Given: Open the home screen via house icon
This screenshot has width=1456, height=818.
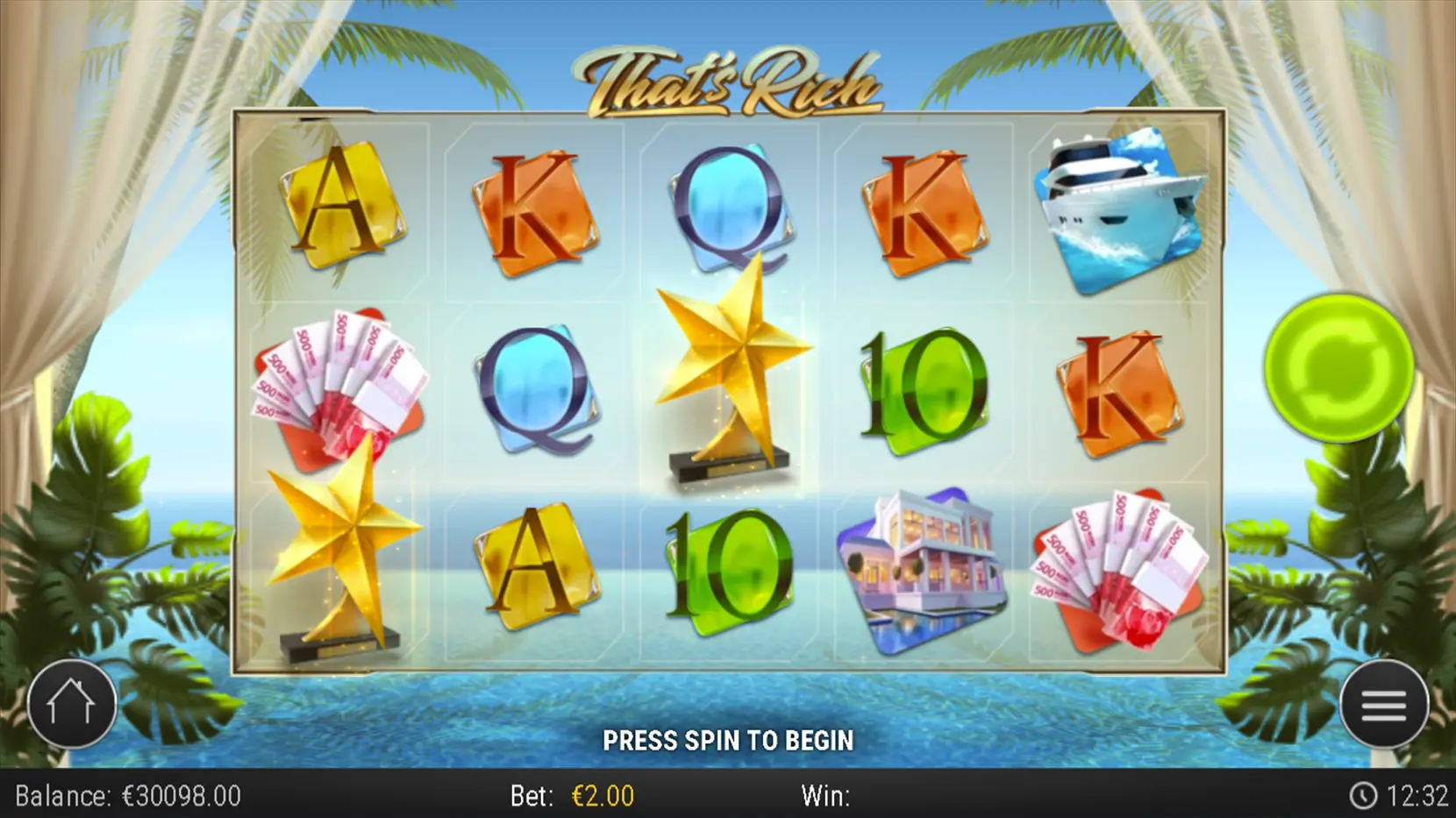Looking at the screenshot, I should coord(74,703).
